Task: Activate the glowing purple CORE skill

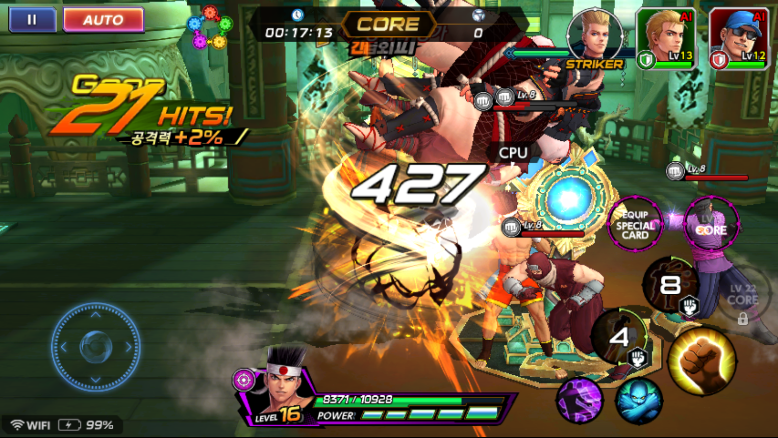Action: coord(711,224)
